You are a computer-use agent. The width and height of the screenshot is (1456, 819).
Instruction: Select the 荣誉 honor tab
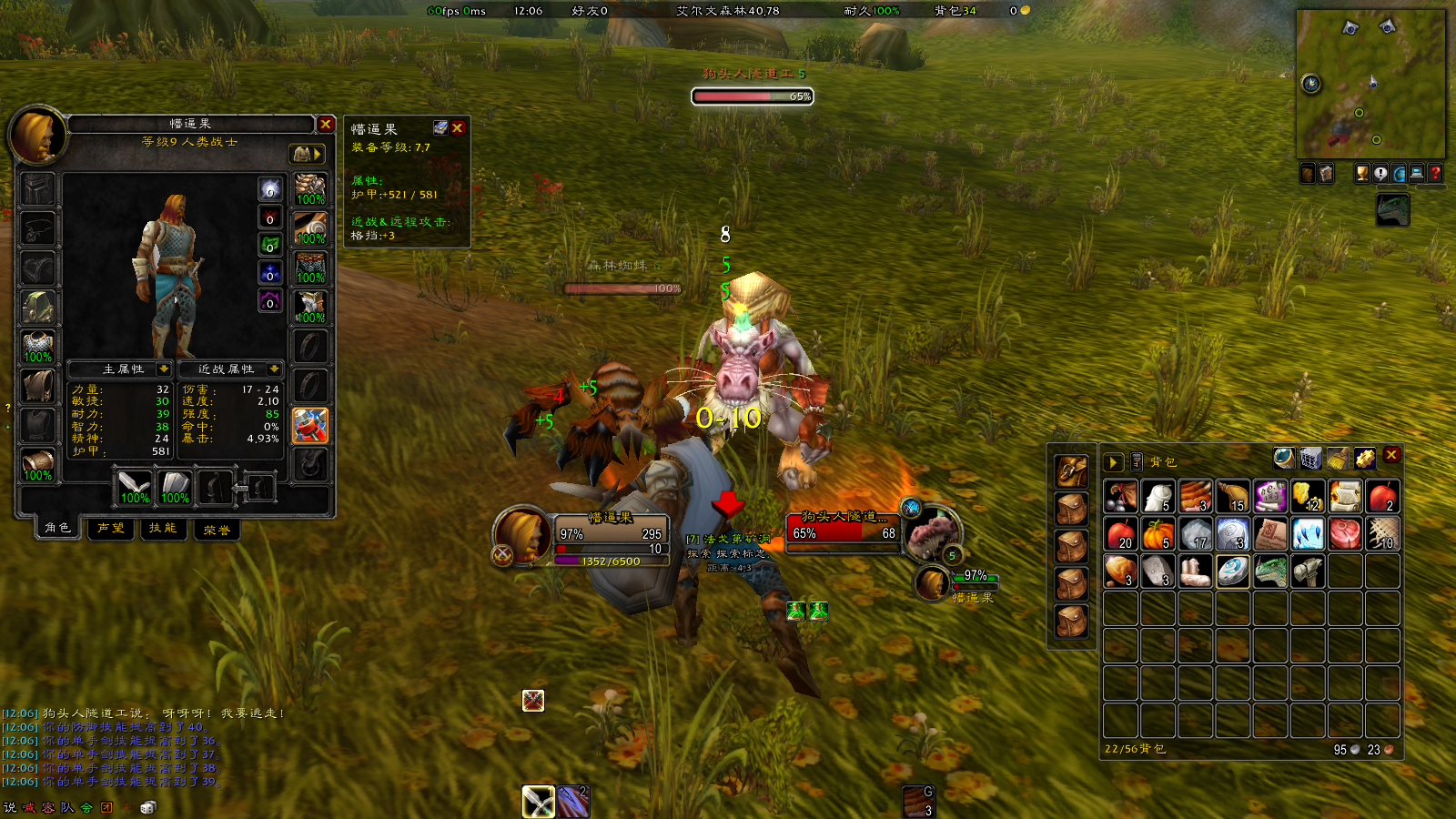[x=217, y=529]
